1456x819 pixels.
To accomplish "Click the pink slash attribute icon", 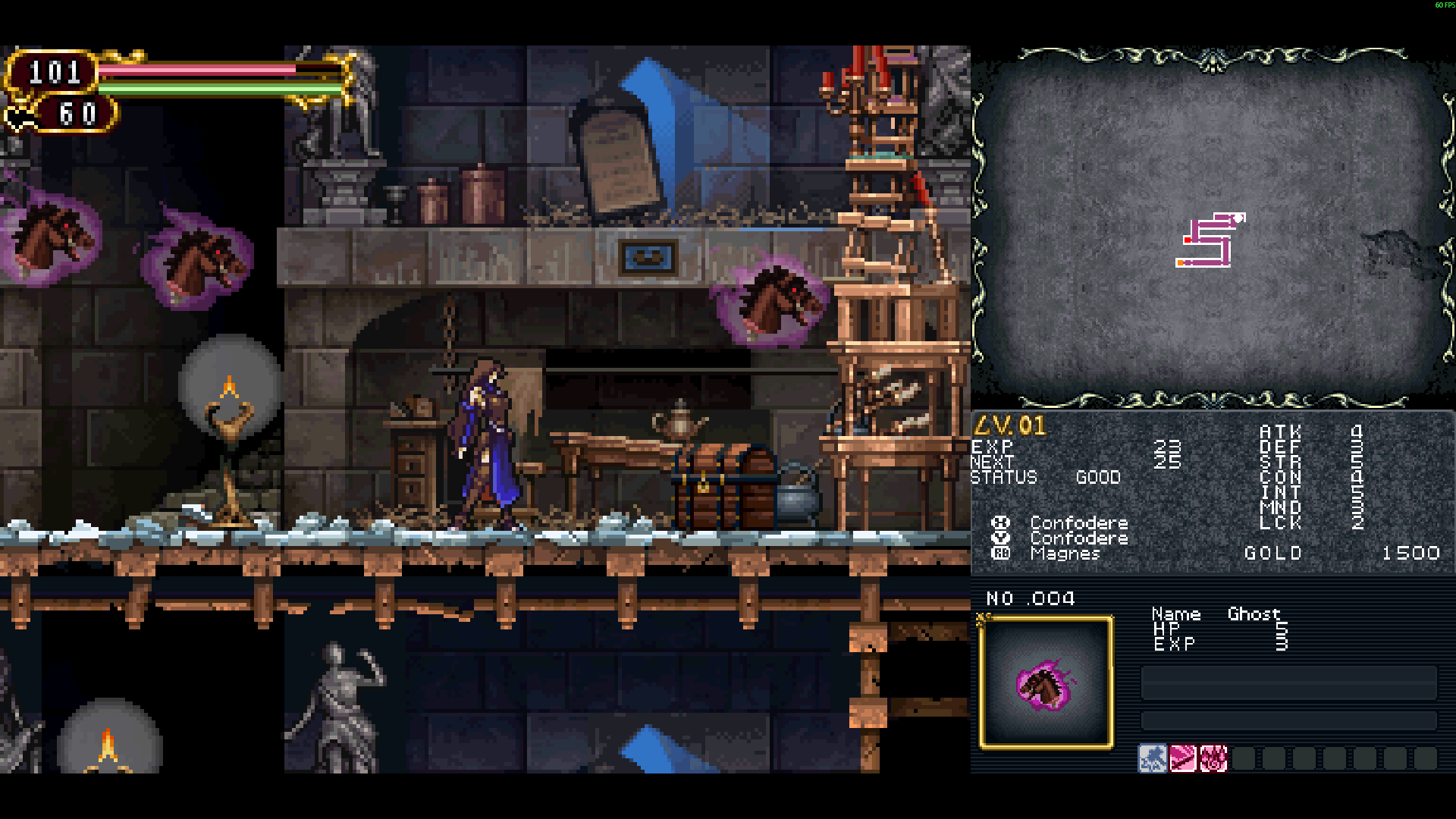I will (x=1182, y=758).
